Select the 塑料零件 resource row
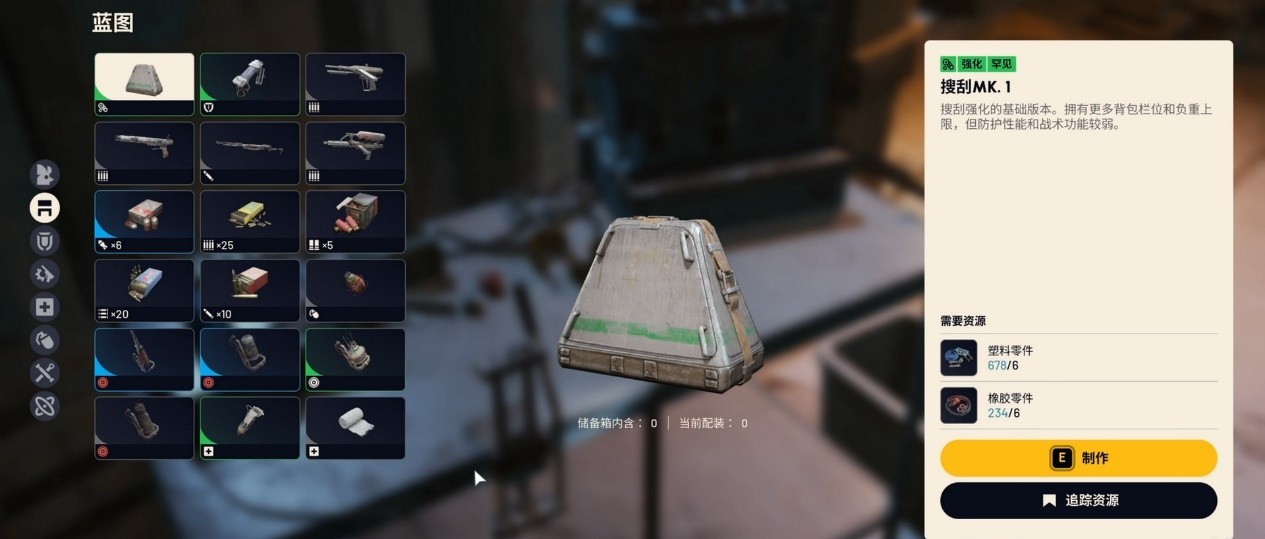This screenshot has height=539, width=1265. point(1078,357)
